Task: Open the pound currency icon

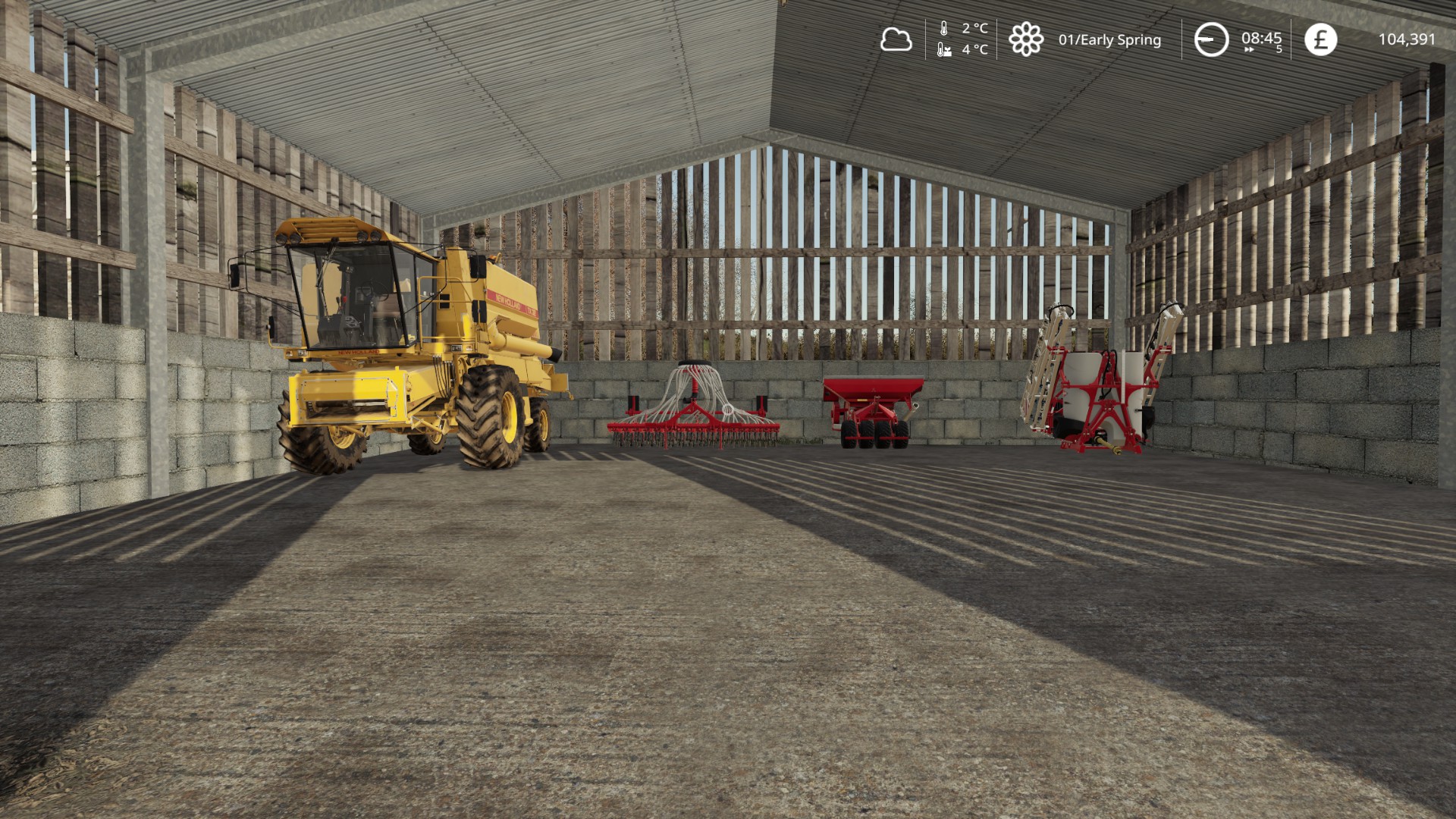Action: 1320,39
